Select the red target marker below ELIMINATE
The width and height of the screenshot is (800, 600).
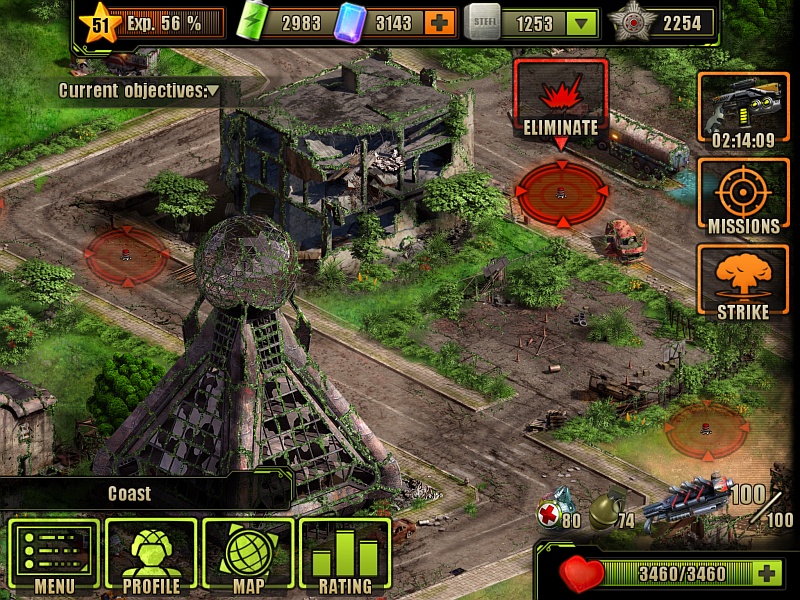tap(561, 193)
